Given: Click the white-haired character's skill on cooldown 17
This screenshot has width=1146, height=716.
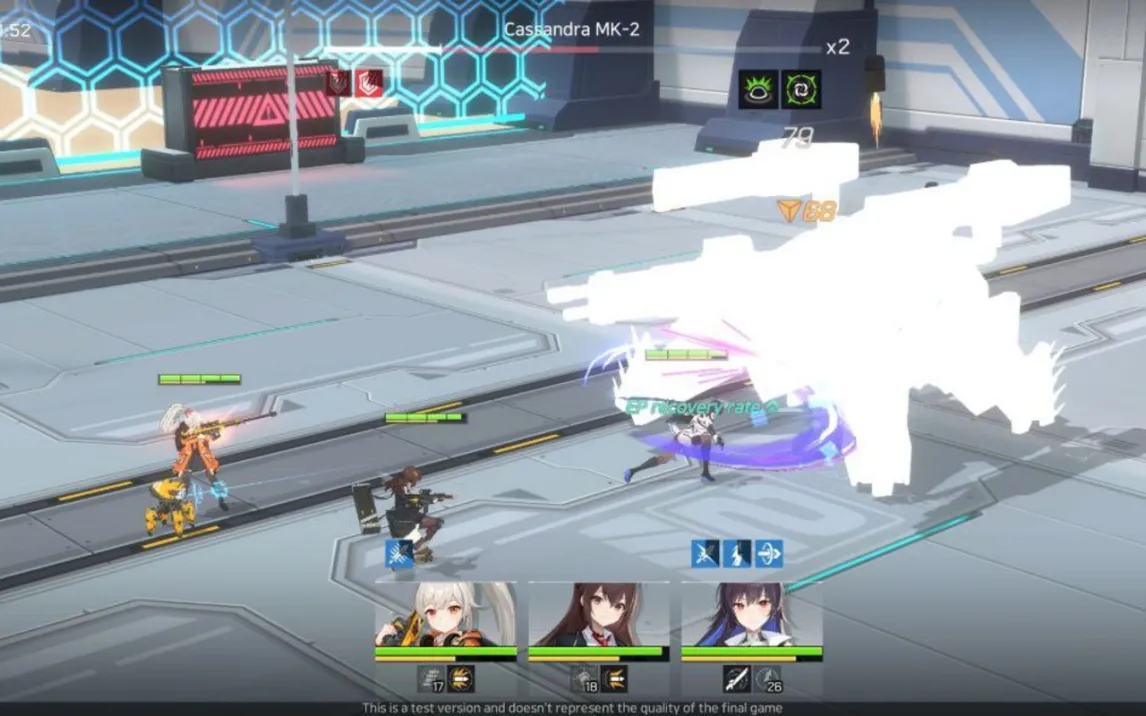Looking at the screenshot, I should 431,680.
